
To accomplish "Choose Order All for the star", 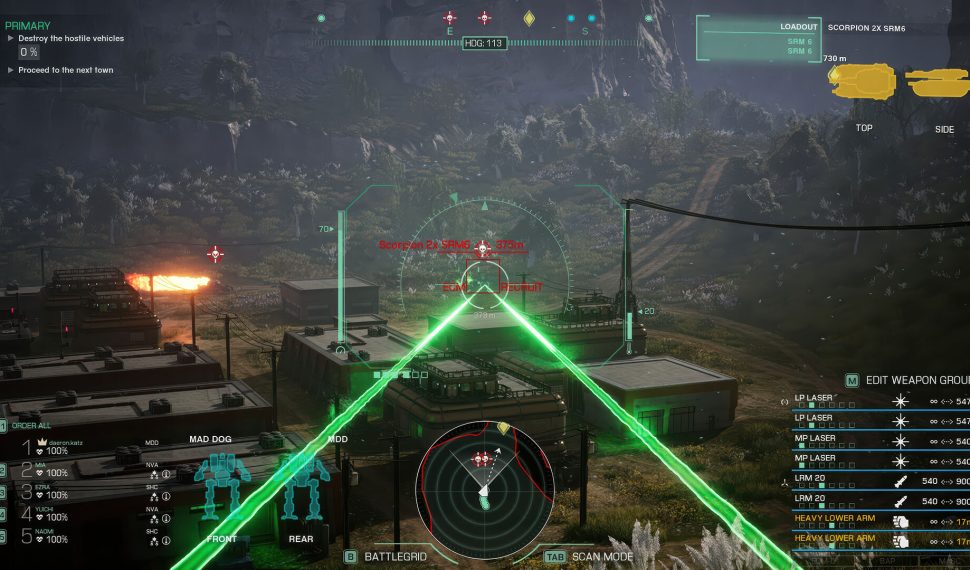I will point(30,426).
